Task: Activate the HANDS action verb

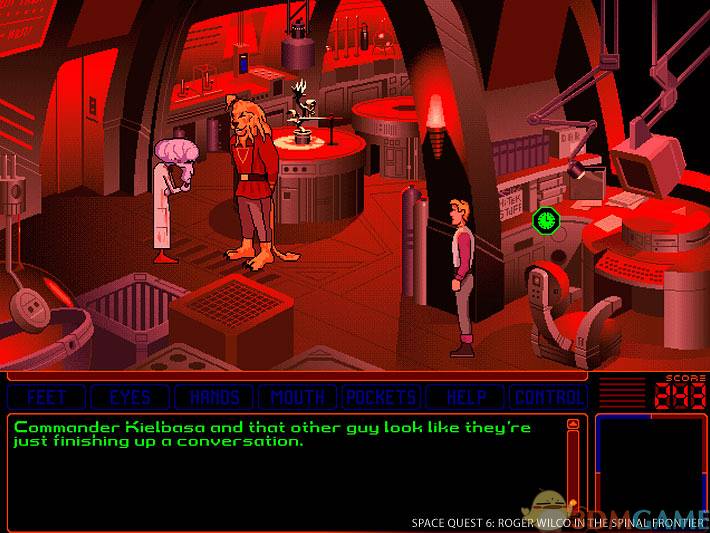Action: 214,397
